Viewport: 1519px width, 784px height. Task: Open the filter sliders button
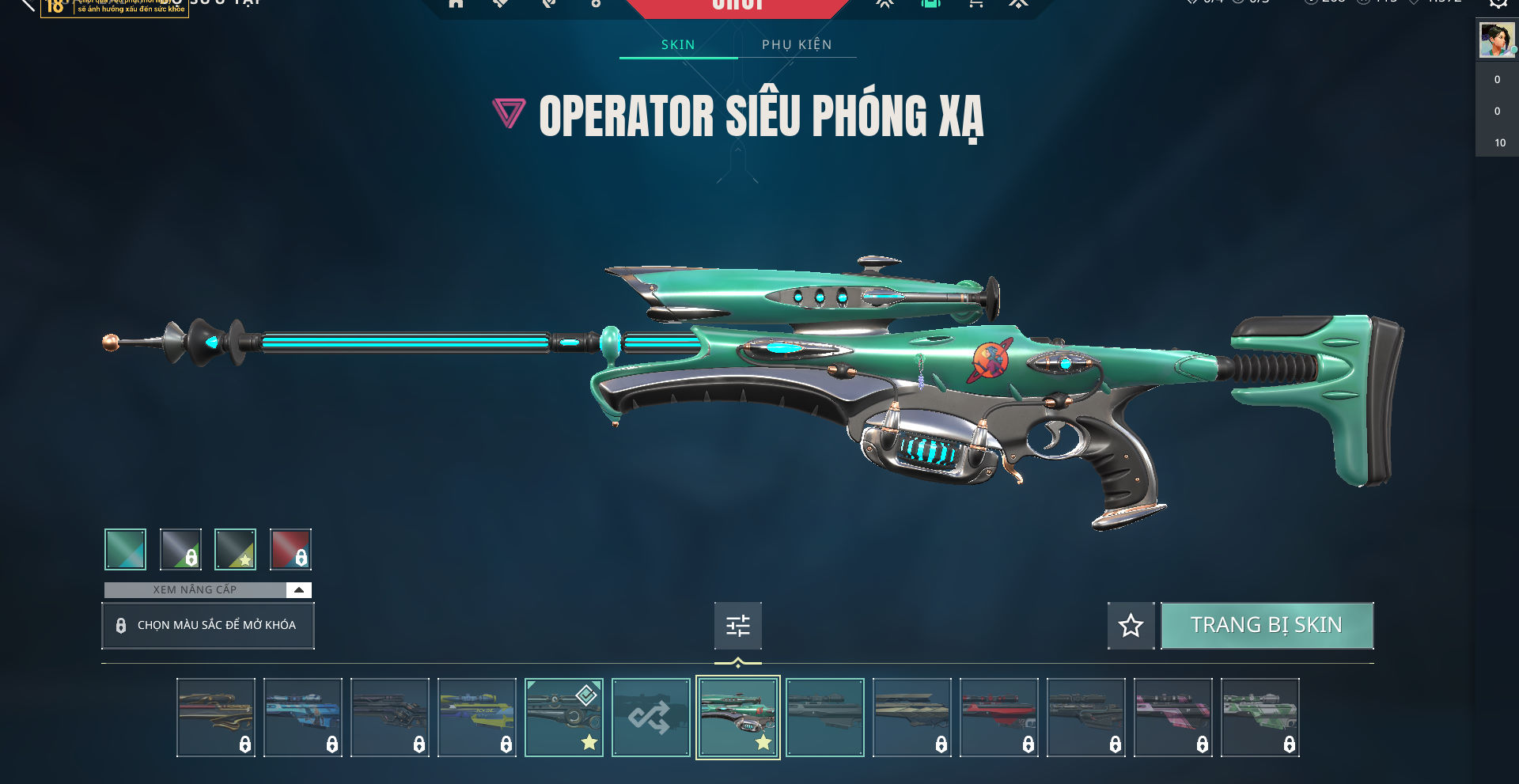tap(738, 626)
